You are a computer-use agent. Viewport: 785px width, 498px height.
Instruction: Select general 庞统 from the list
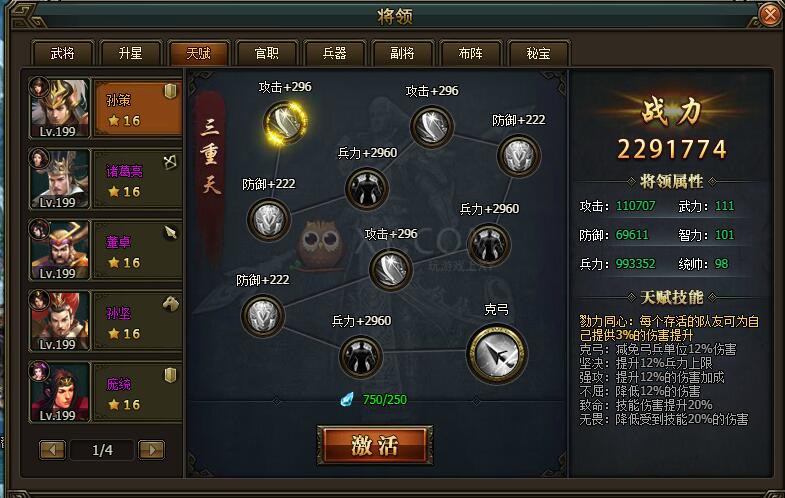tap(105, 392)
